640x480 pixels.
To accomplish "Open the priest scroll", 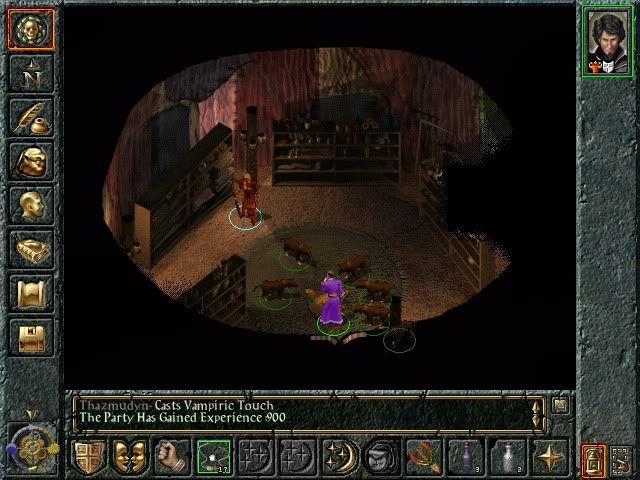I will 30,293.
